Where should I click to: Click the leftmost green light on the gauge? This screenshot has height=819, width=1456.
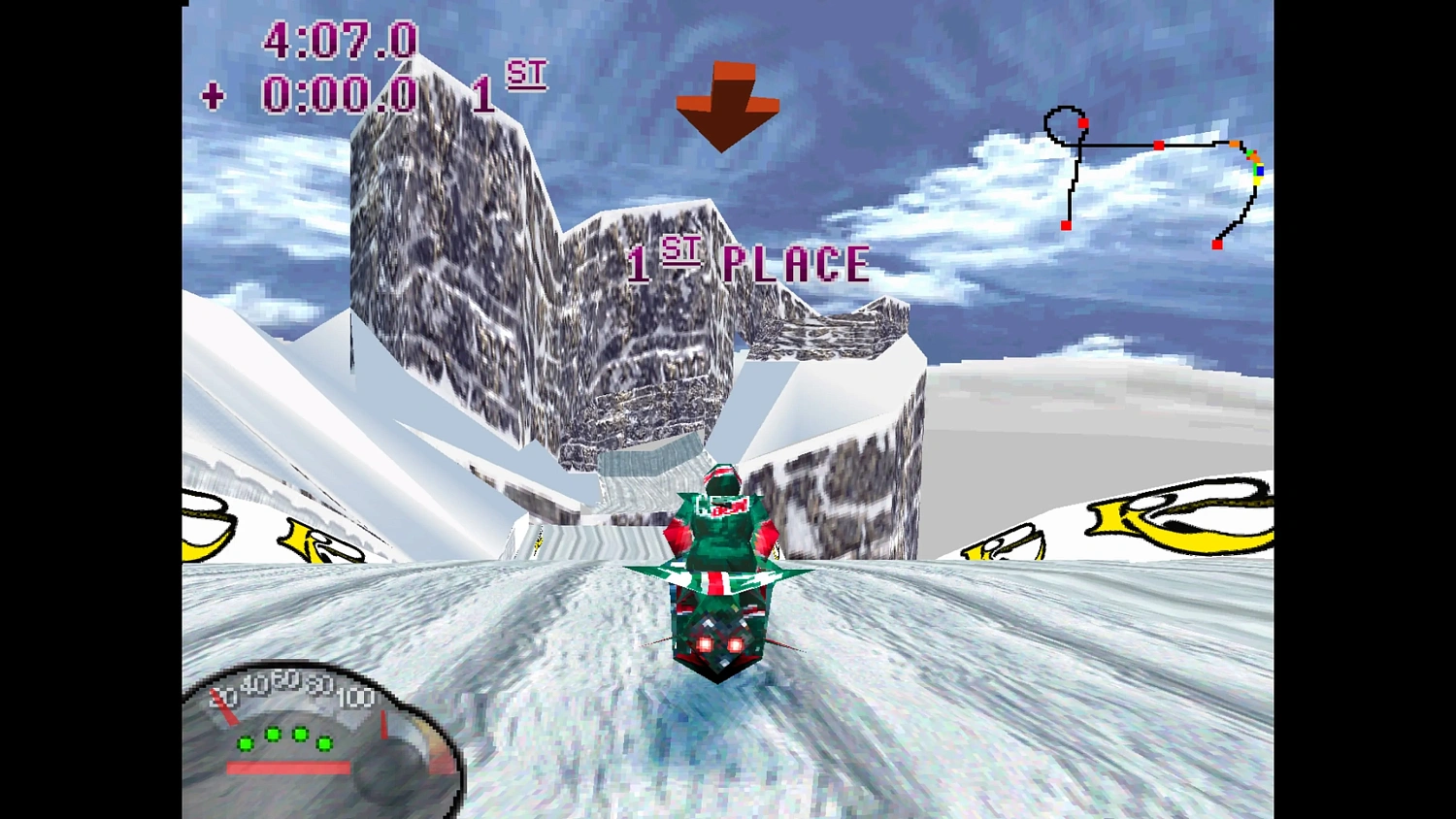click(x=245, y=743)
